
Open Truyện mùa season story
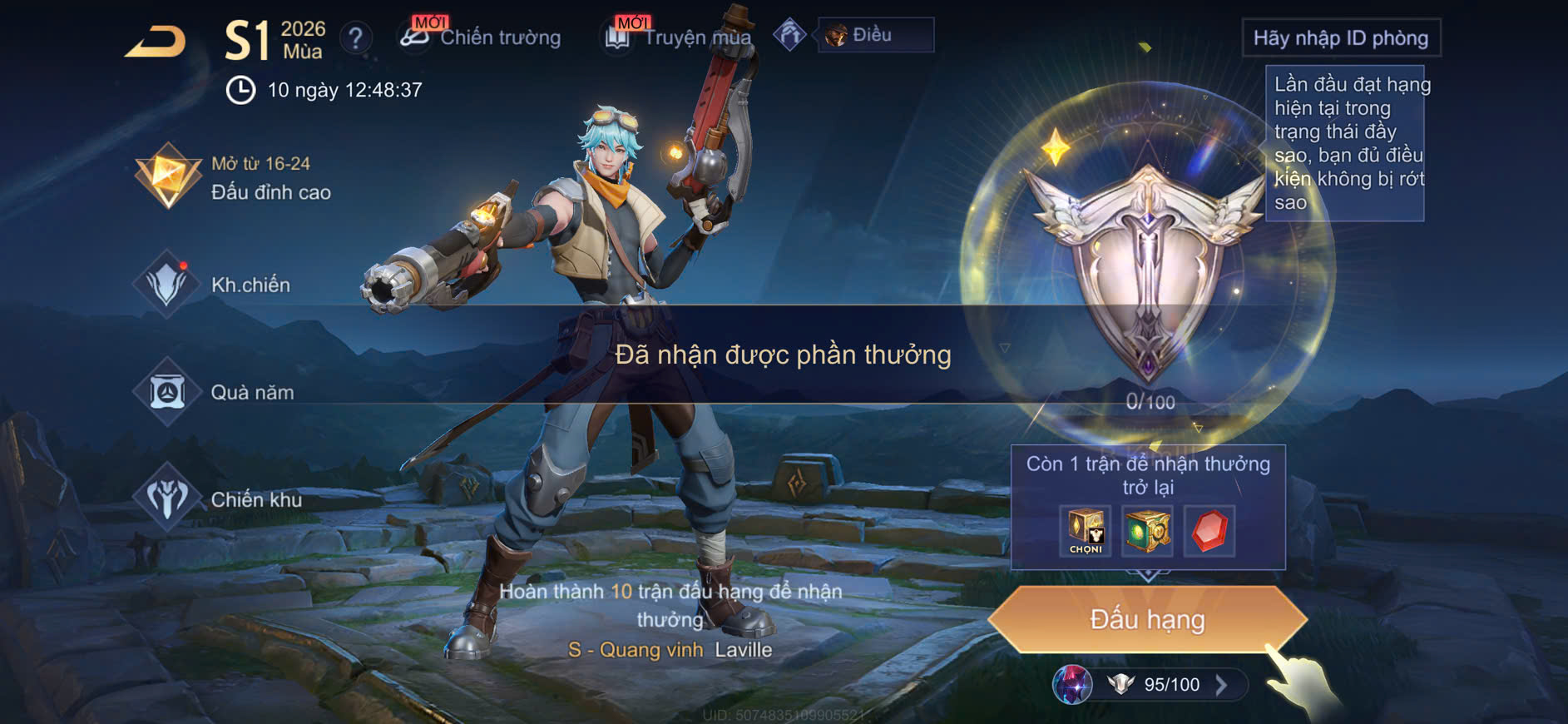click(x=678, y=37)
